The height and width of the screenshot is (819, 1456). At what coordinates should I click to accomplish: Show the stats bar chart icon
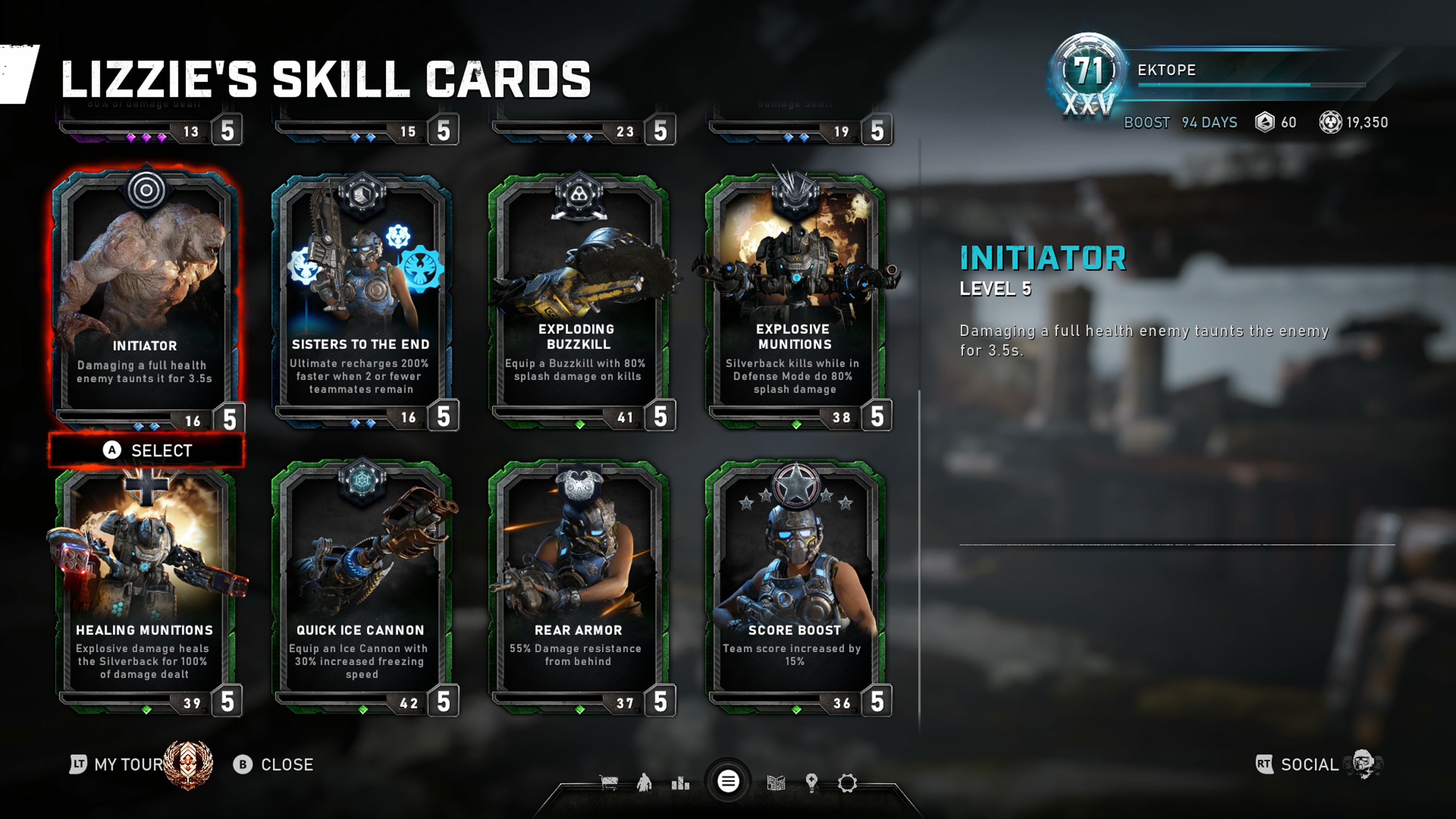click(681, 783)
